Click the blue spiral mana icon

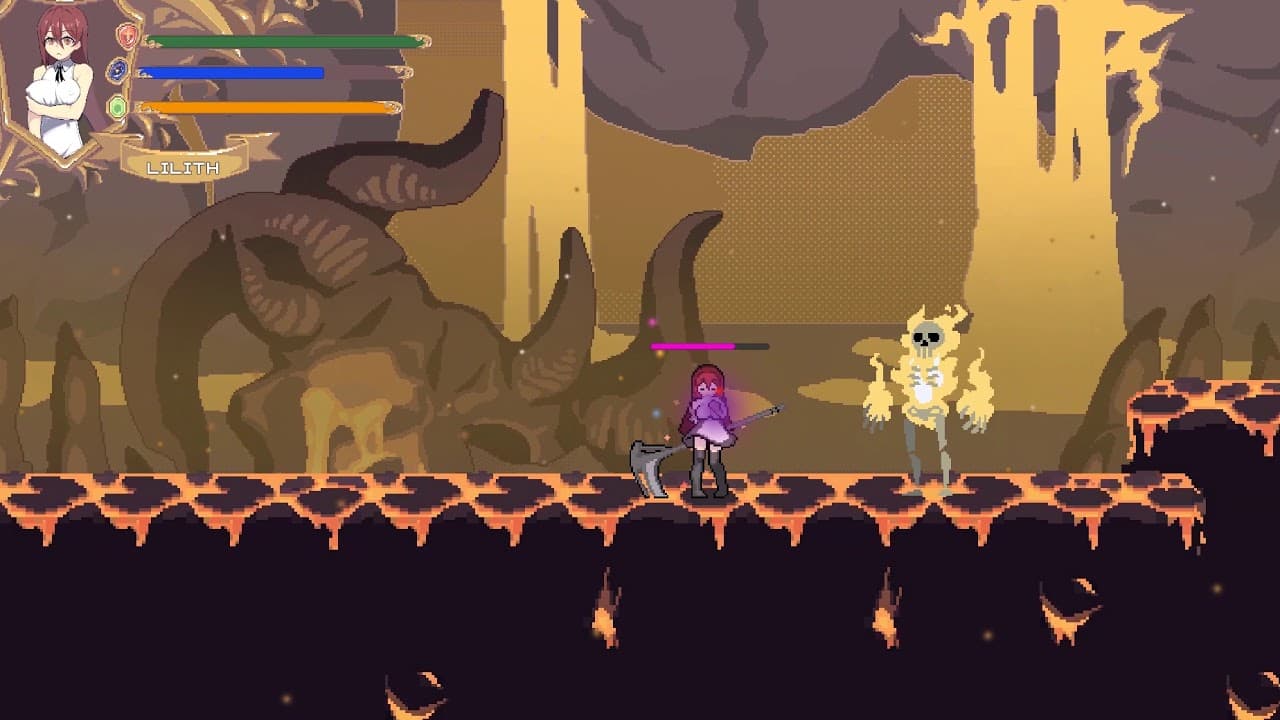(x=119, y=71)
